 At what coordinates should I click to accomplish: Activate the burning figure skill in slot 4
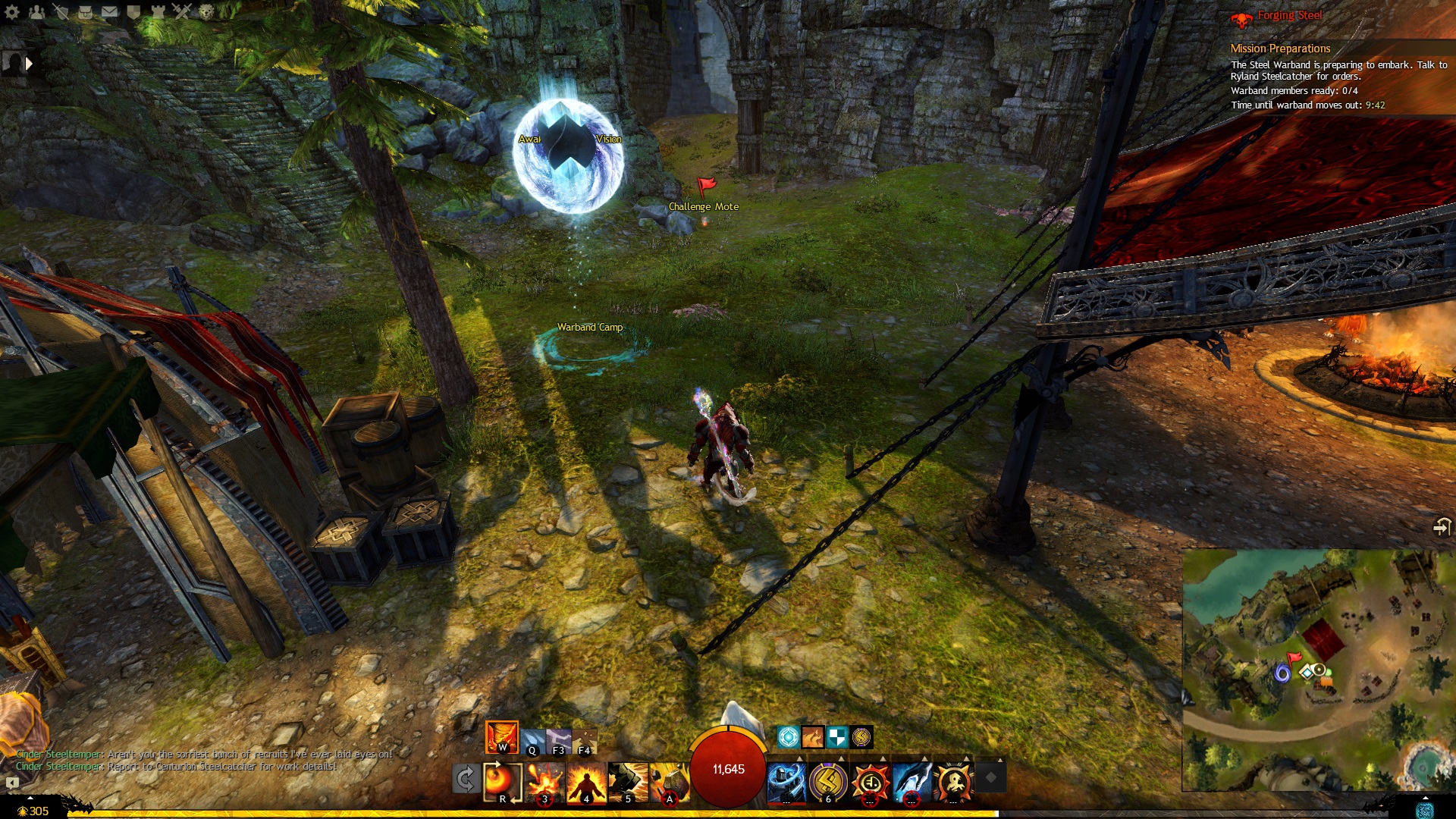coord(586,781)
